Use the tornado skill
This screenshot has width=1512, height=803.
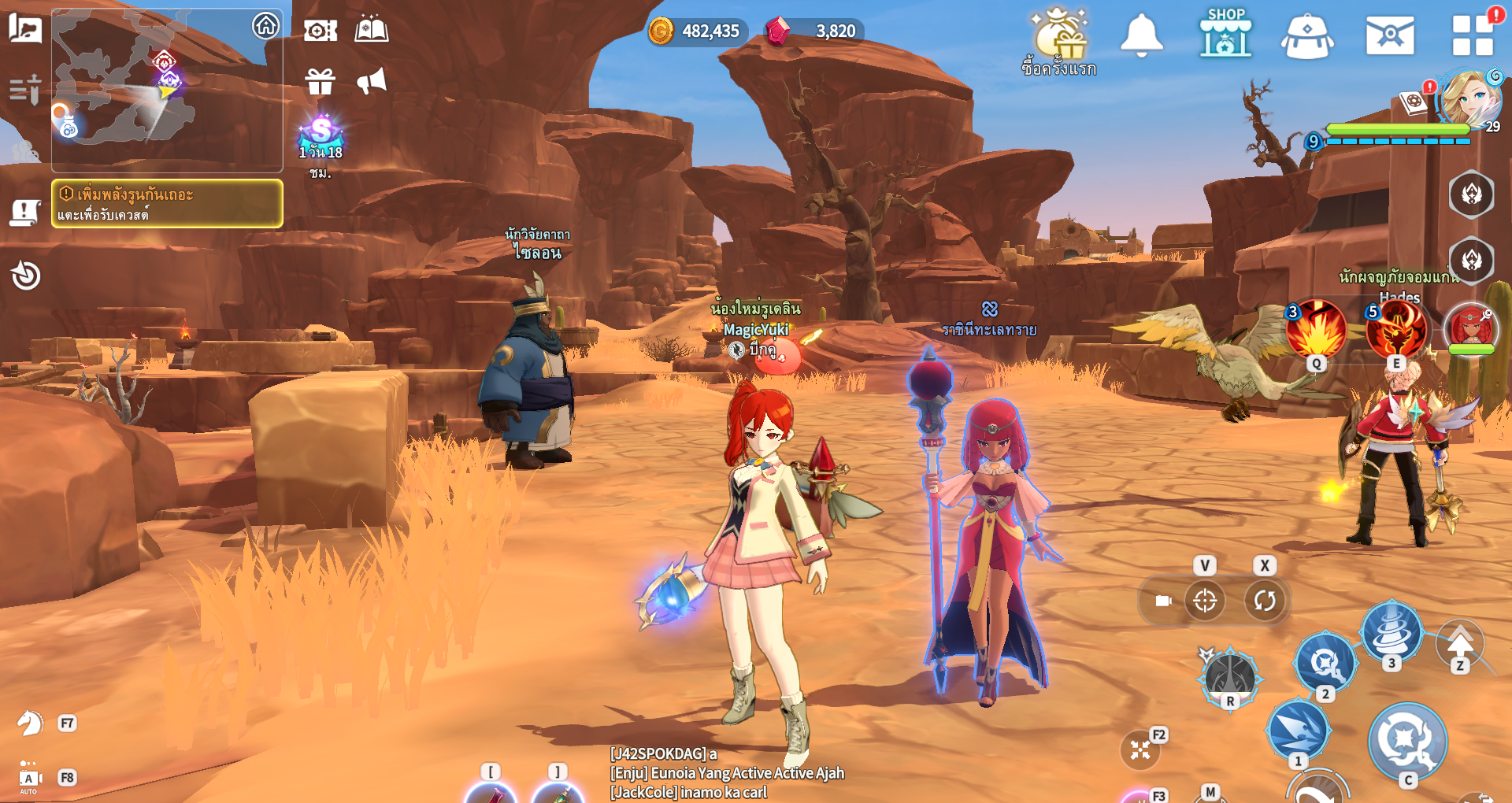(x=1392, y=631)
